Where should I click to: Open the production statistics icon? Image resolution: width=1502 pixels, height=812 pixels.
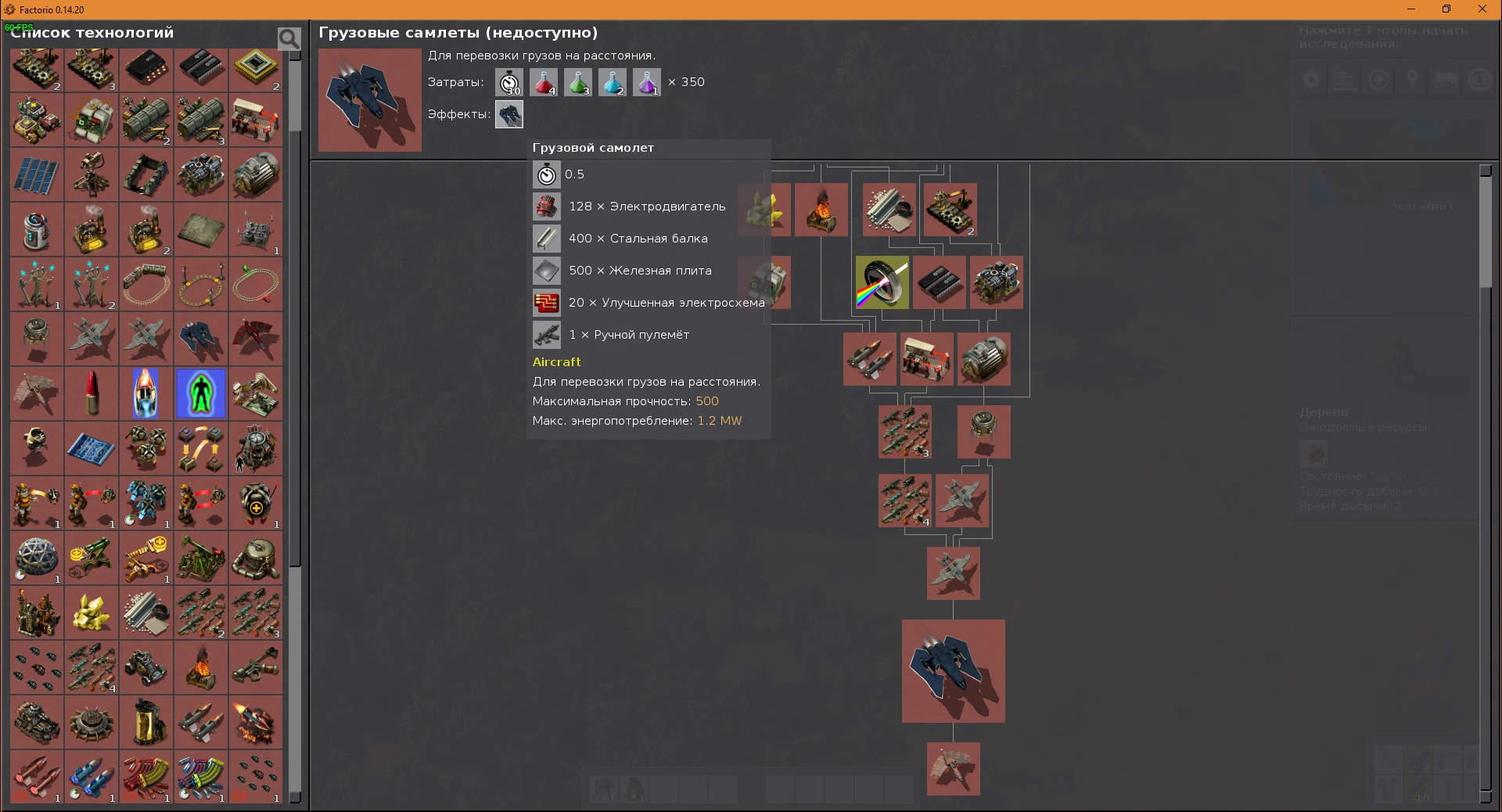click(1345, 79)
